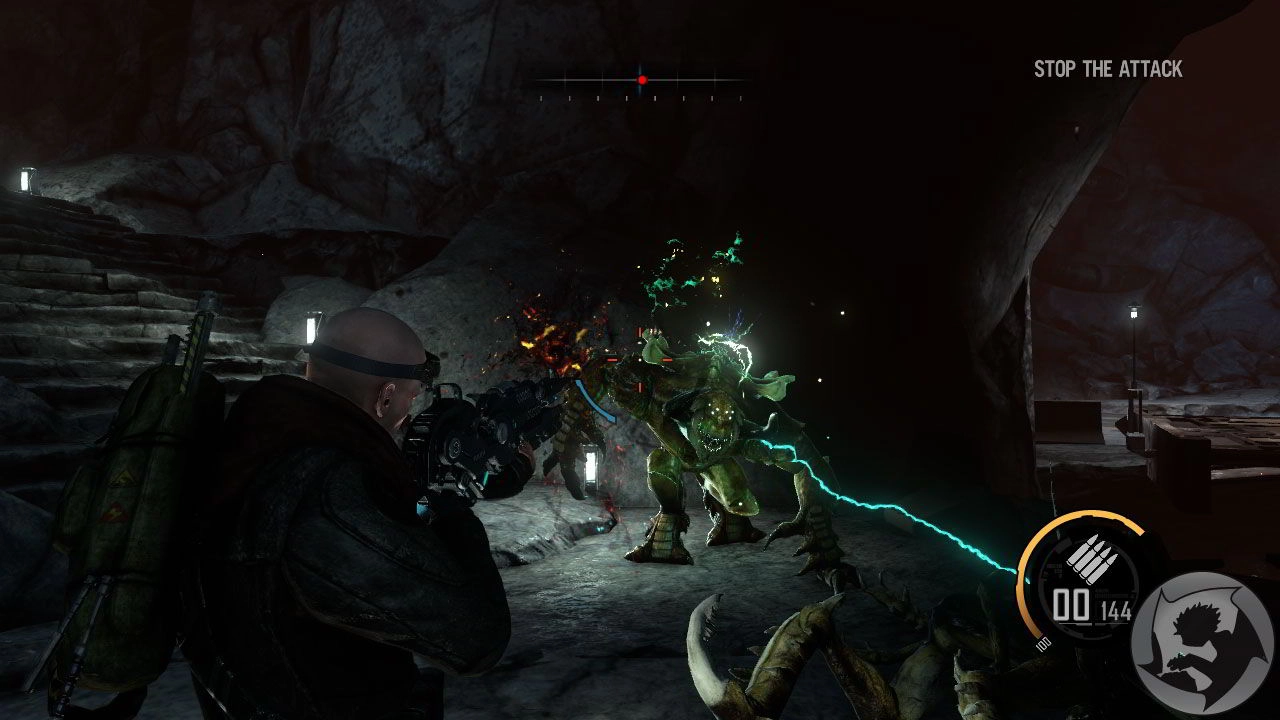Image resolution: width=1280 pixels, height=720 pixels.
Task: Select the compass bar with red marker
Action: click(x=641, y=80)
